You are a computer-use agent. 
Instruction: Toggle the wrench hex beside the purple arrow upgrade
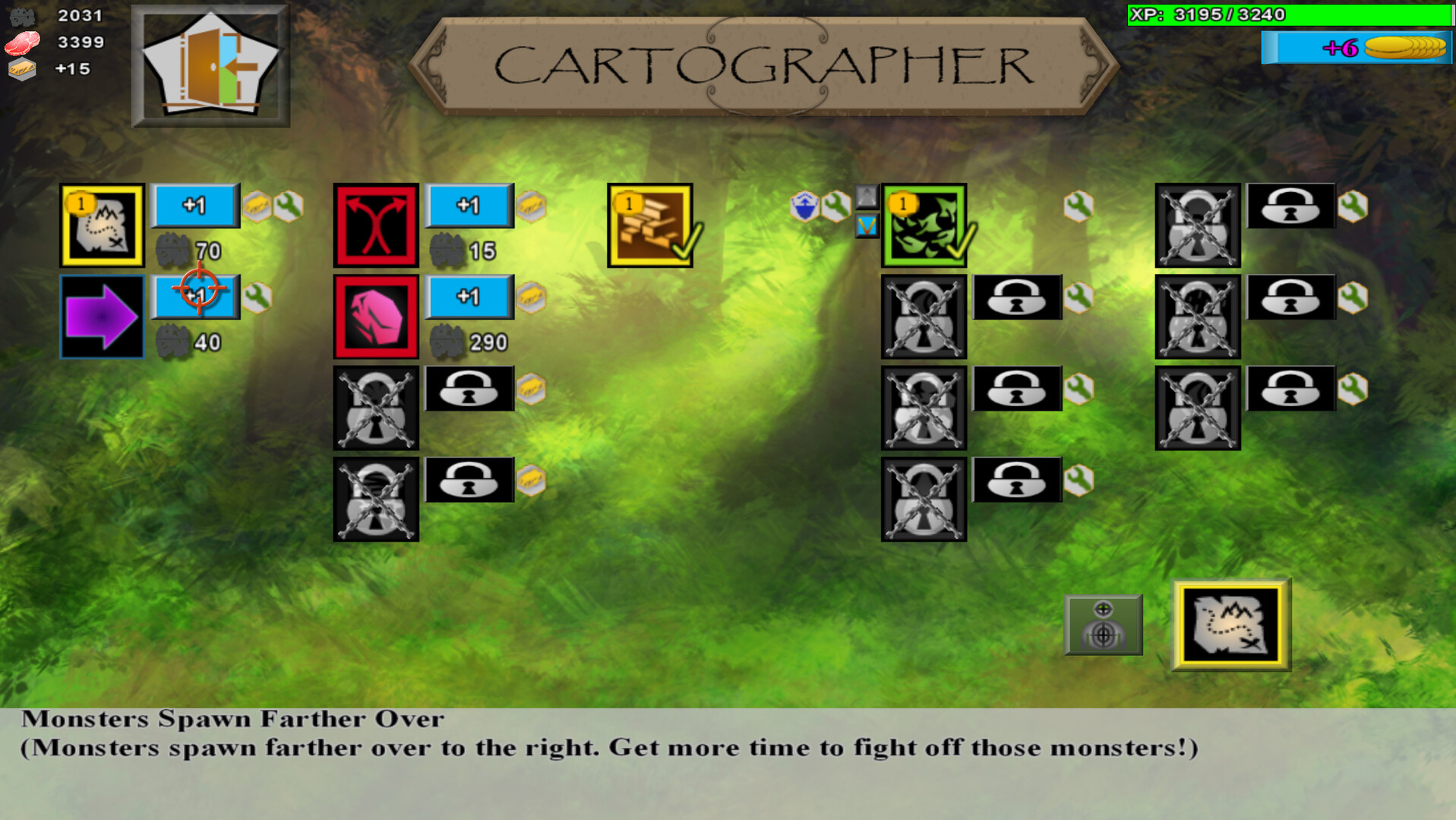[x=257, y=295]
